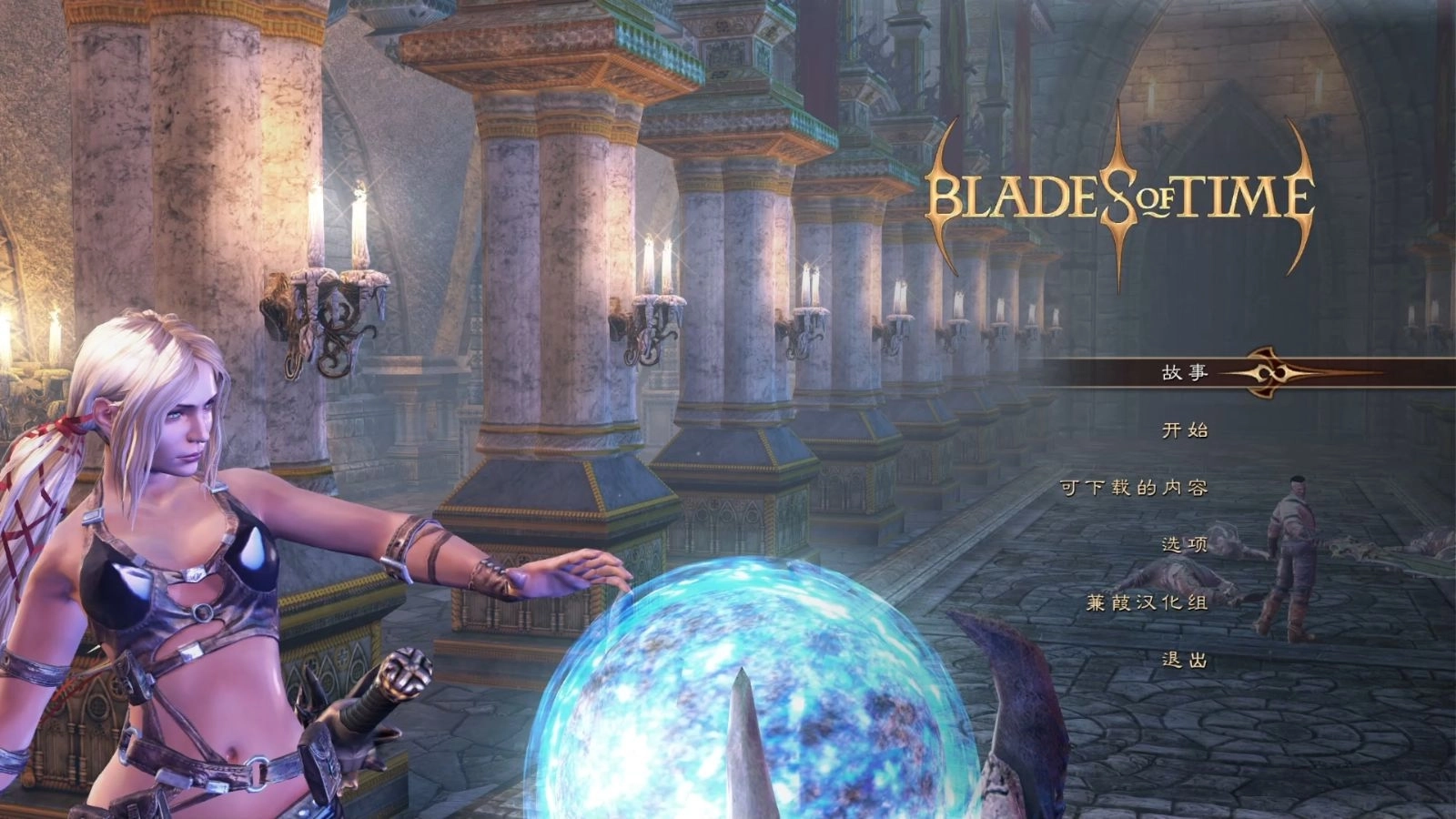Show the 蒹葭汉化组 credits entry
Viewport: 1456px width, 819px height.
pyautogui.click(x=1147, y=602)
